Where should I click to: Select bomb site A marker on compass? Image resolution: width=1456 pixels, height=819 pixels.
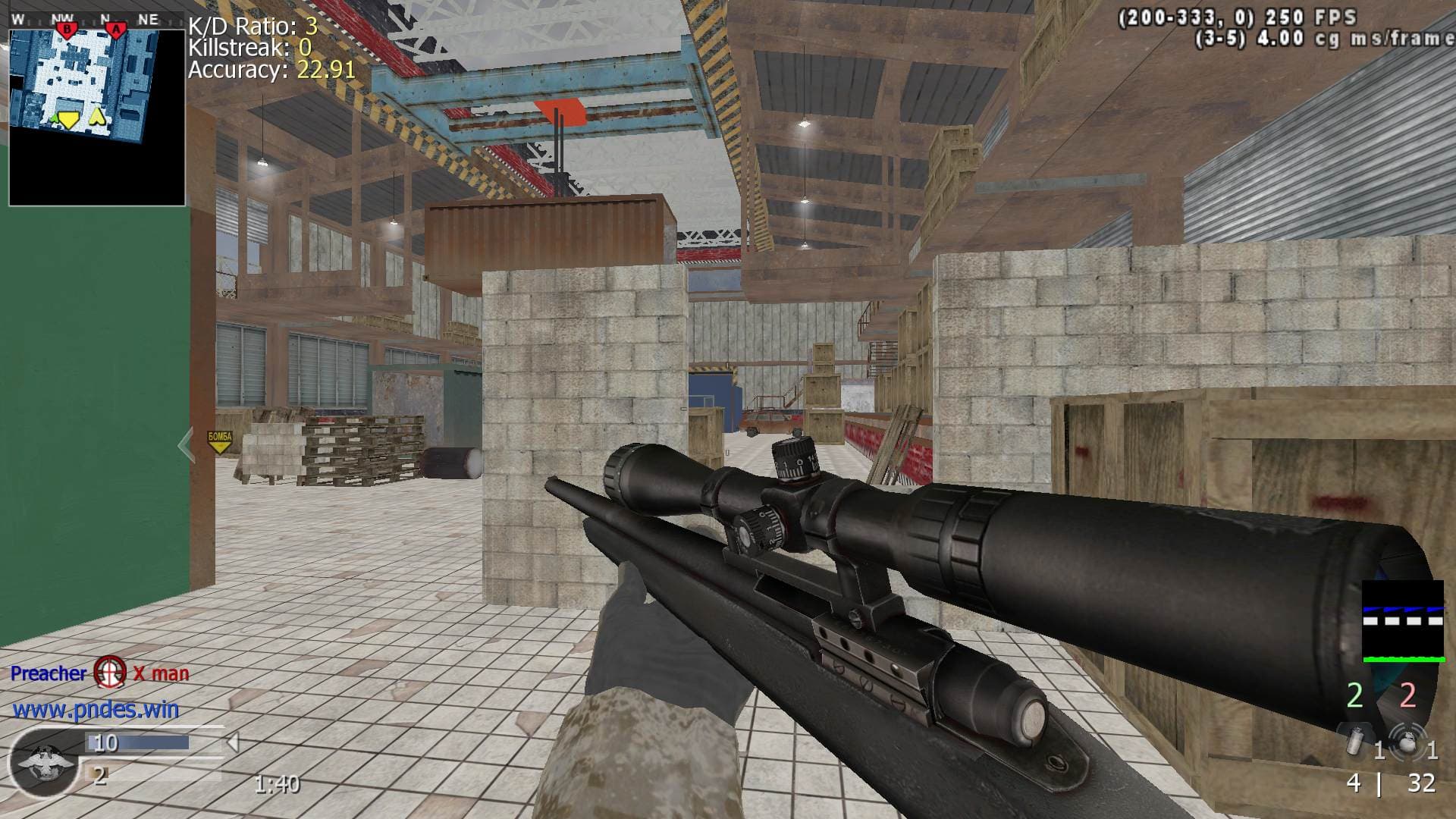[116, 30]
